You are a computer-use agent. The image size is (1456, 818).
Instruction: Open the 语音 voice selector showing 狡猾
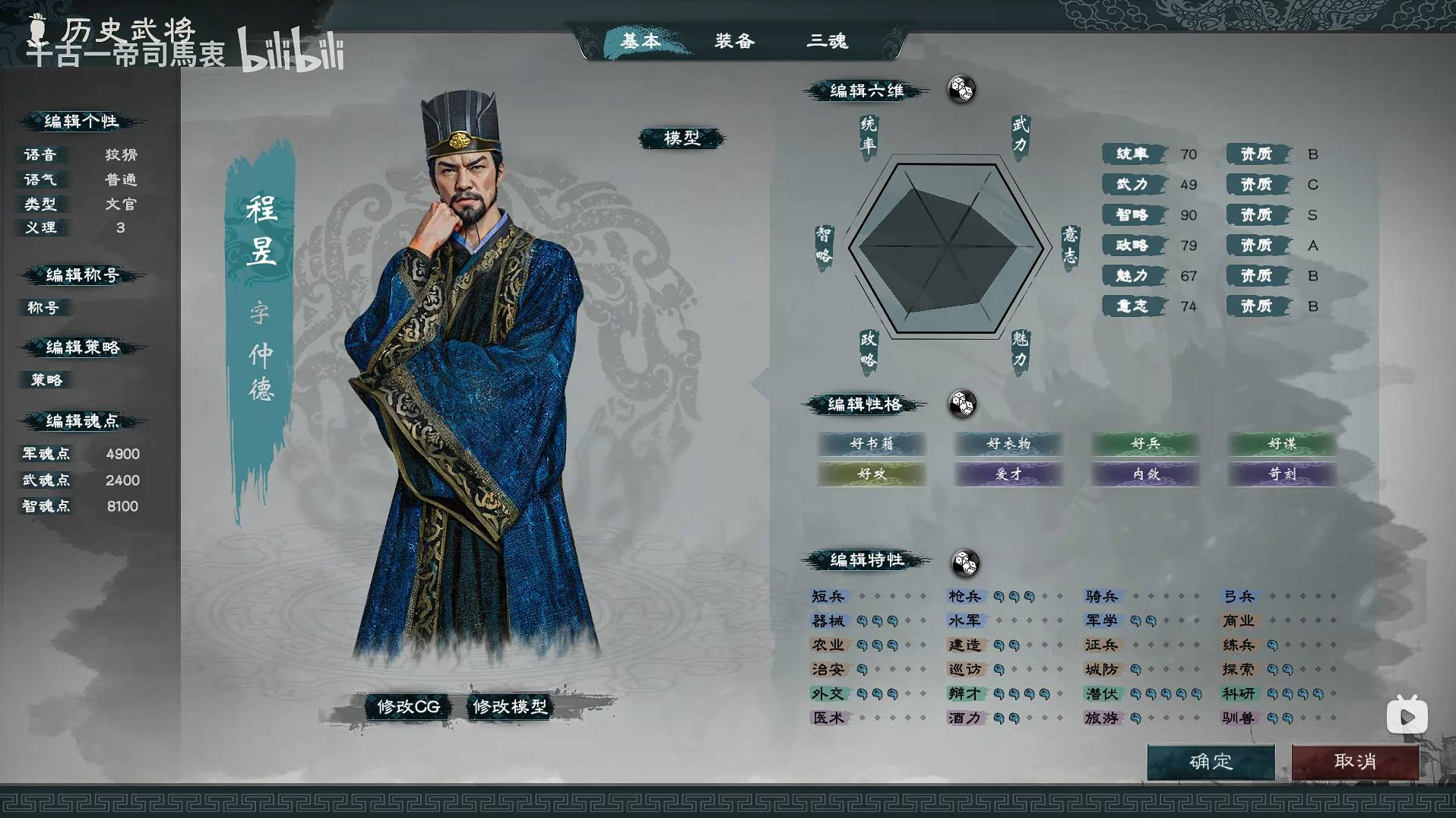pyautogui.click(x=122, y=154)
